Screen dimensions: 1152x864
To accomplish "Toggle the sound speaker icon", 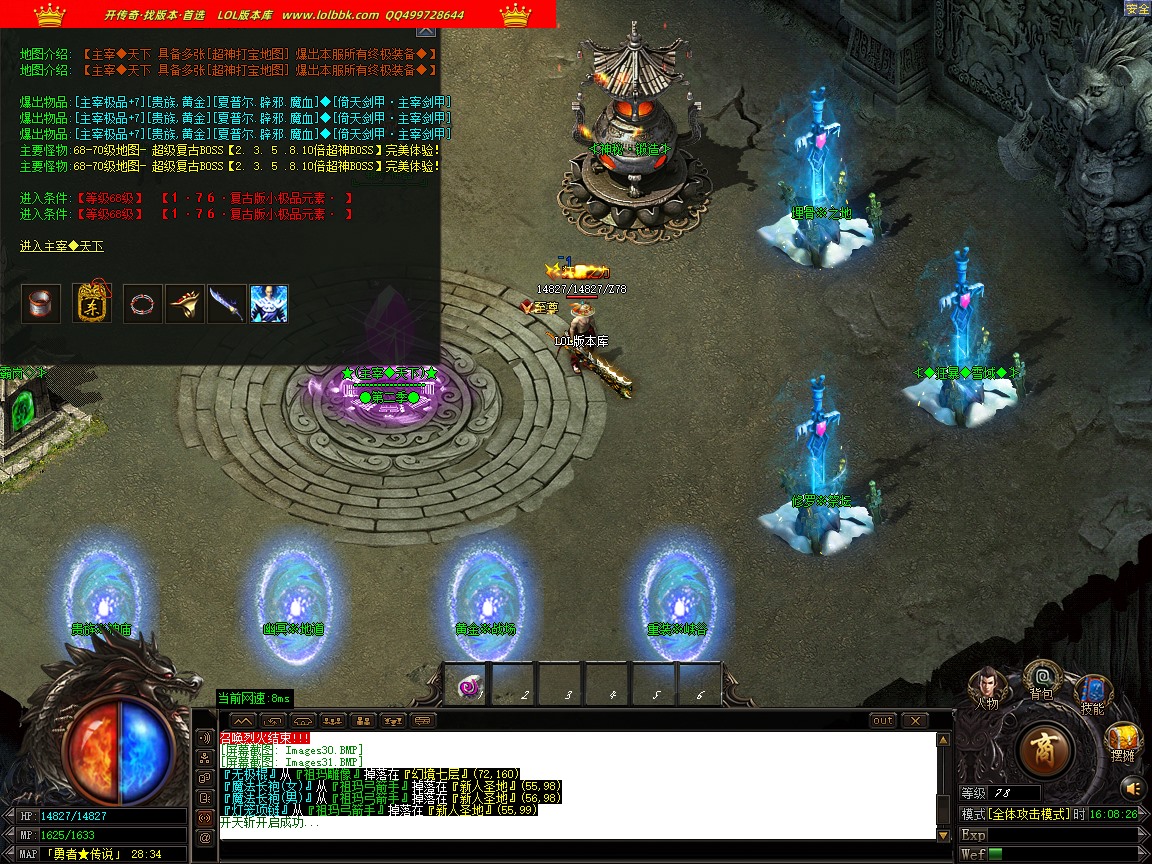I will pos(1131,786).
